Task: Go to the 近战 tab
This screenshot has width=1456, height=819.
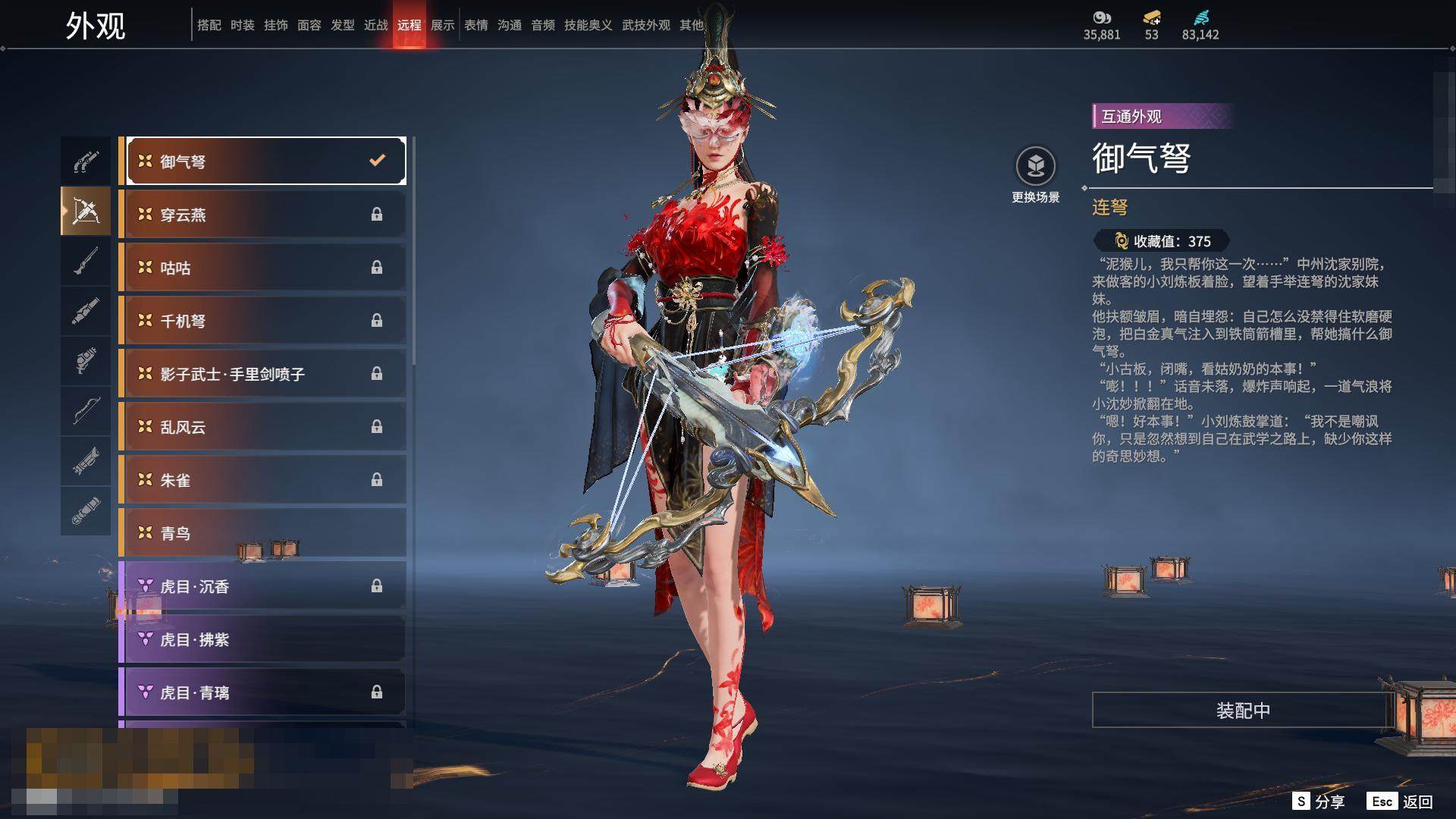Action: tap(376, 25)
